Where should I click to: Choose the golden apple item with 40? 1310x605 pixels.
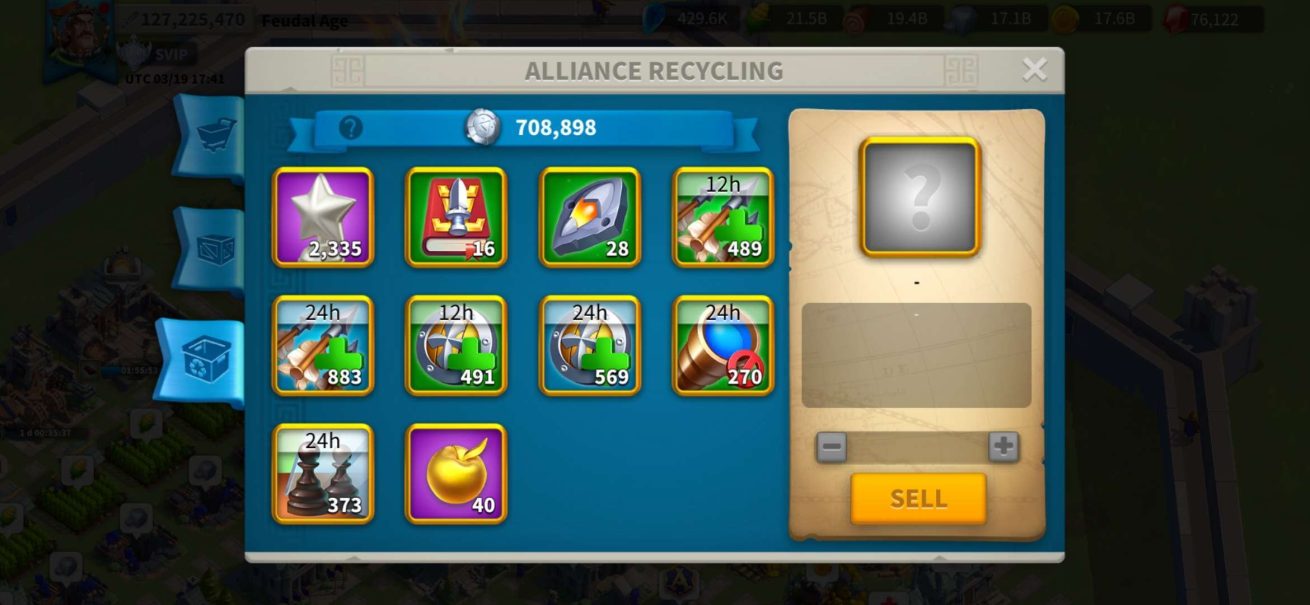[x=456, y=473]
